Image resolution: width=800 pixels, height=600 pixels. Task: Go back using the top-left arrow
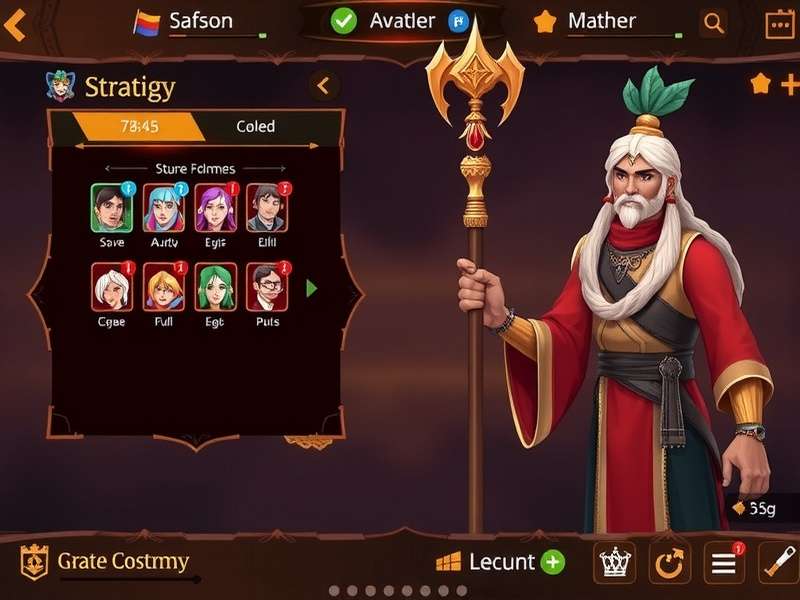click(x=14, y=24)
